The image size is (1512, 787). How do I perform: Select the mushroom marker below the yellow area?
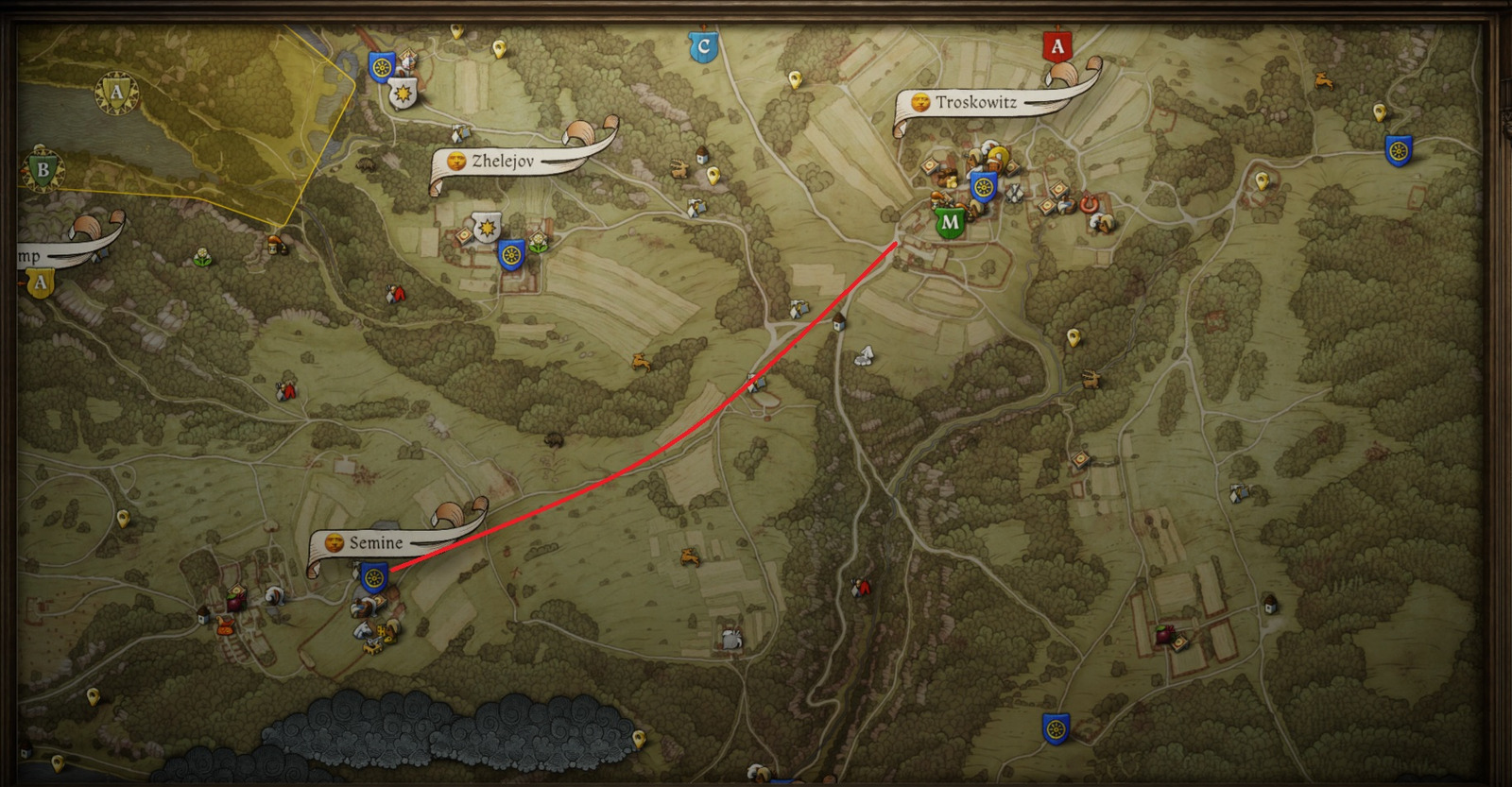pyautogui.click(x=276, y=245)
